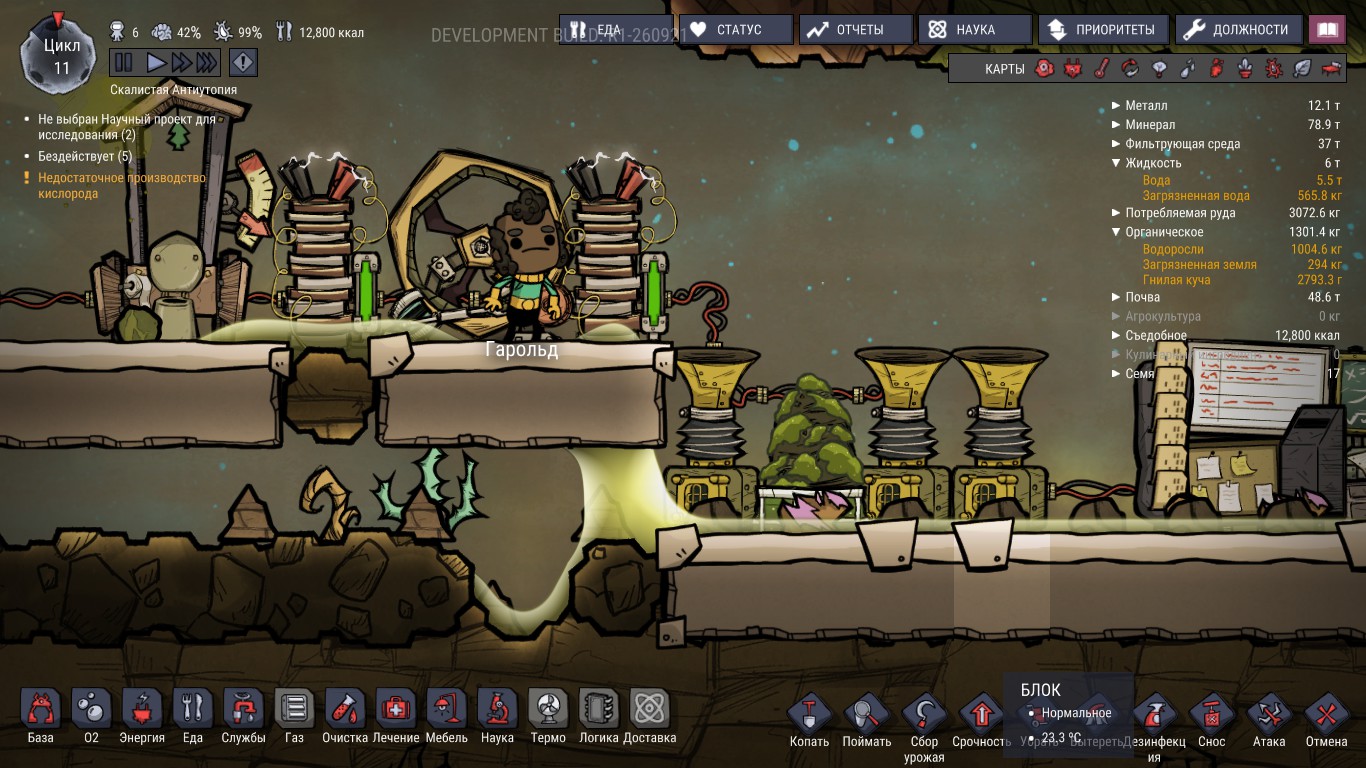
Task: Collapse the Жидкость resource category
Action: click(1117, 161)
